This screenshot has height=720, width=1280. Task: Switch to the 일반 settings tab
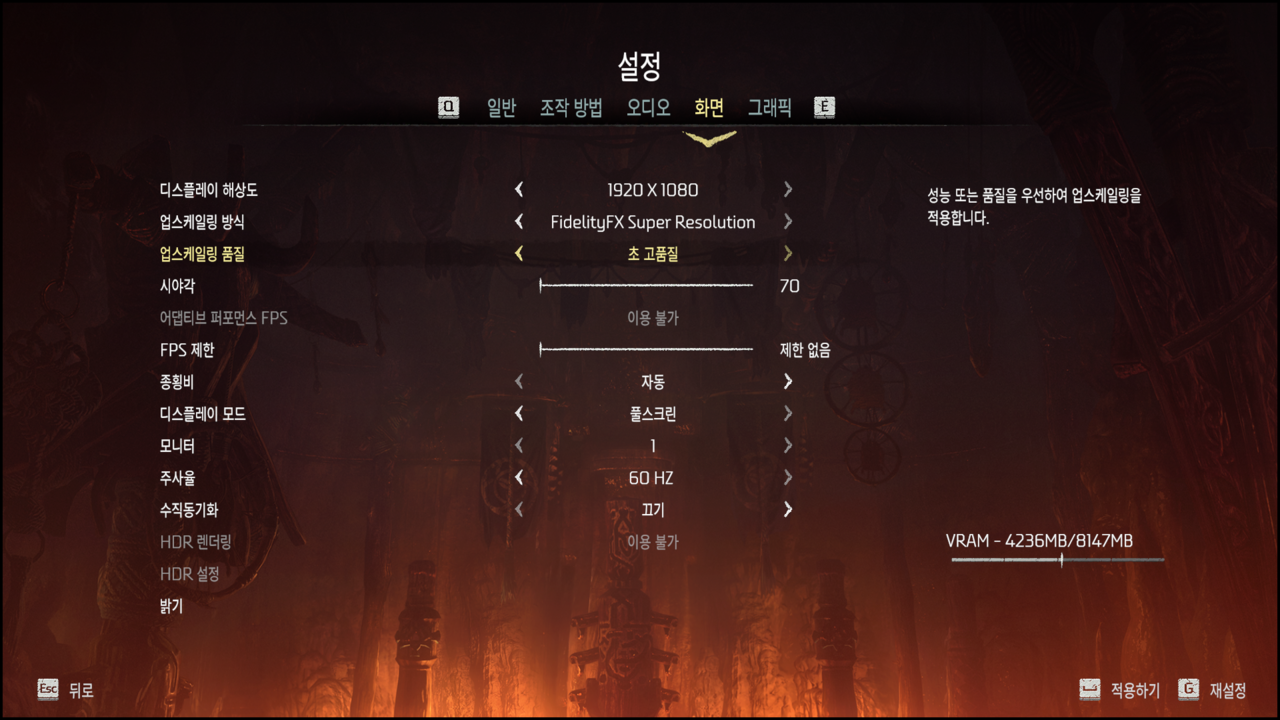pyautogui.click(x=501, y=108)
